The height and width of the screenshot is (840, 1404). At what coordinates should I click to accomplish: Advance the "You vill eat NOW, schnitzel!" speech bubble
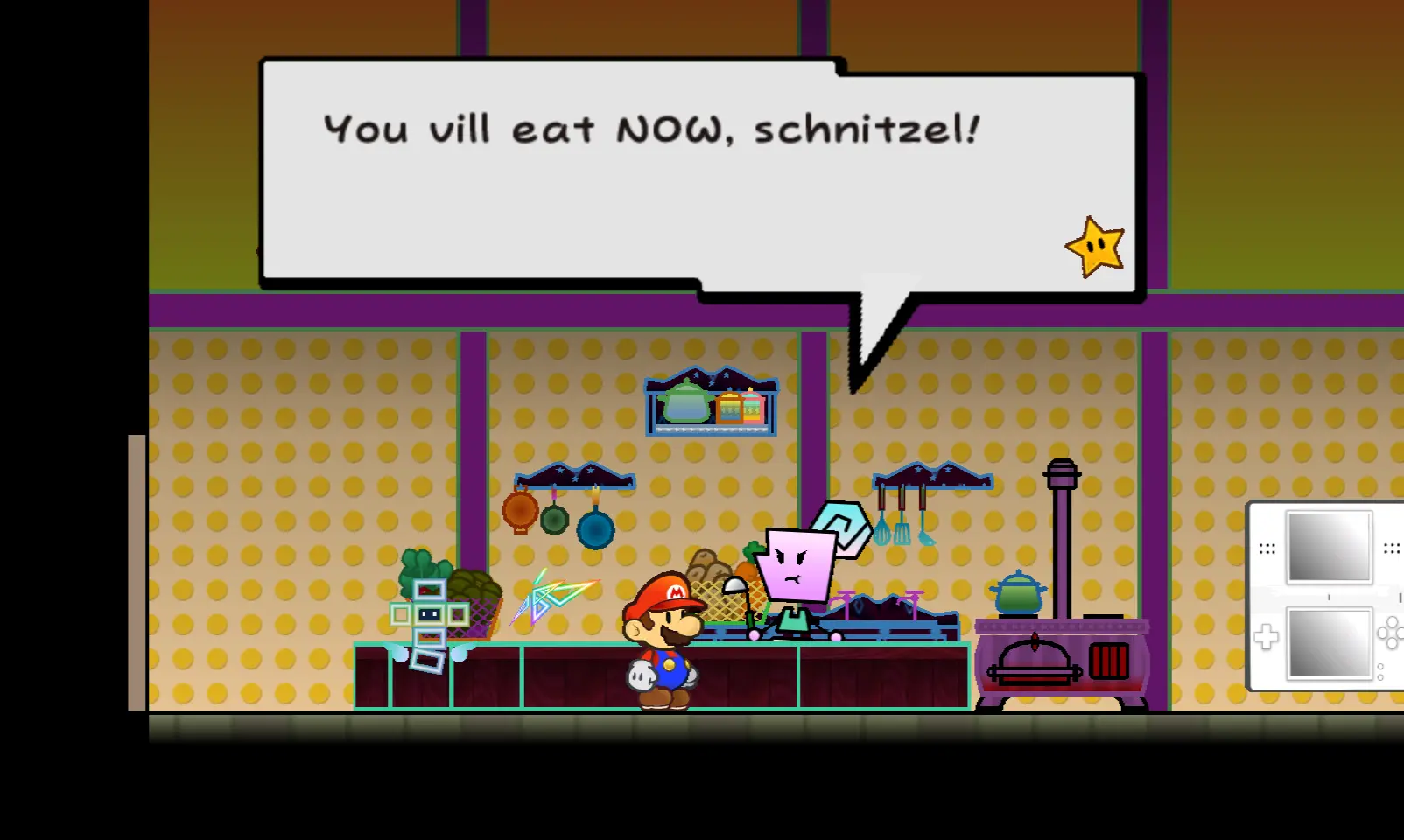(x=651, y=175)
